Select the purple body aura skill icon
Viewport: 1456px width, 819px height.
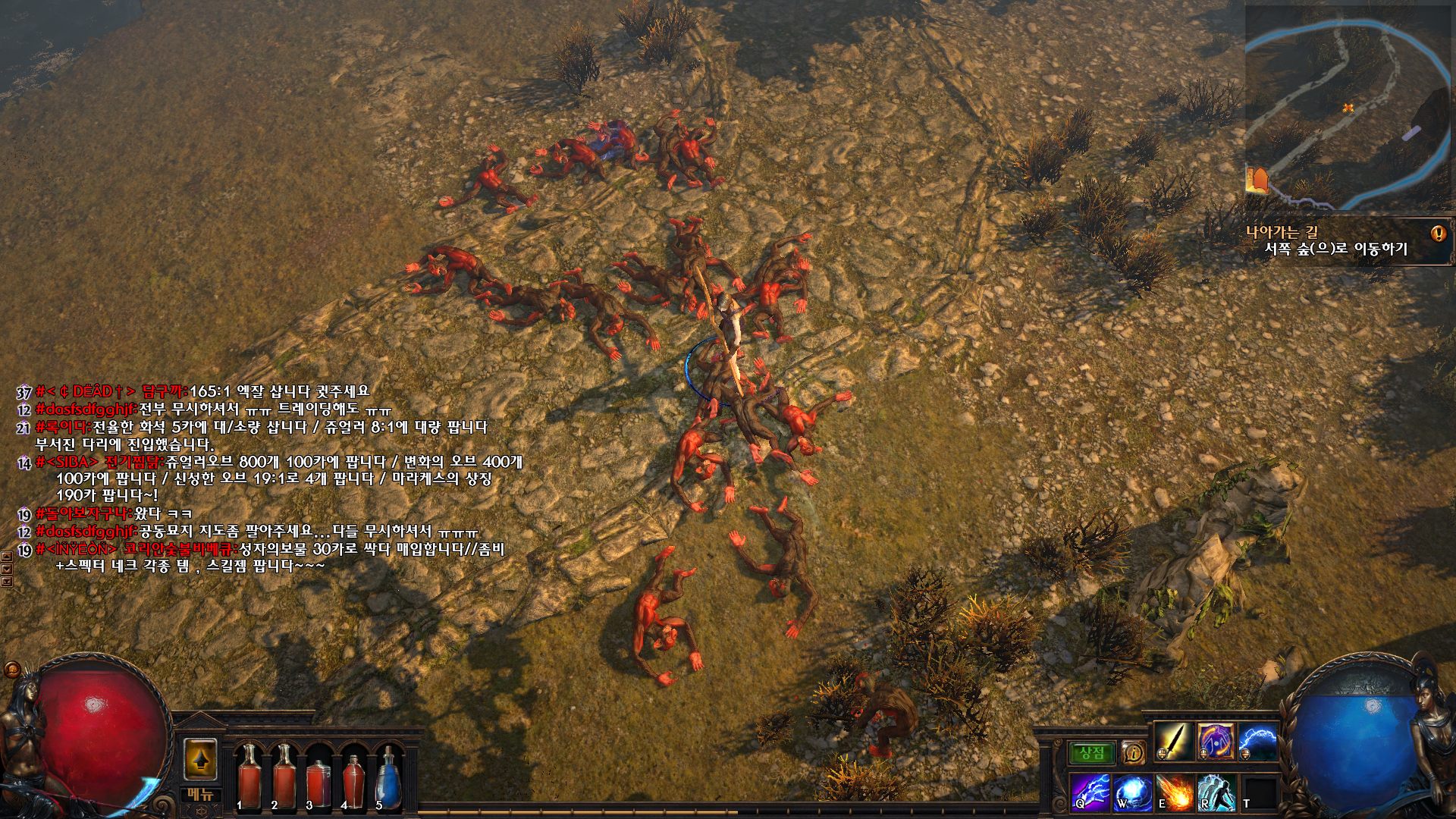1216,742
